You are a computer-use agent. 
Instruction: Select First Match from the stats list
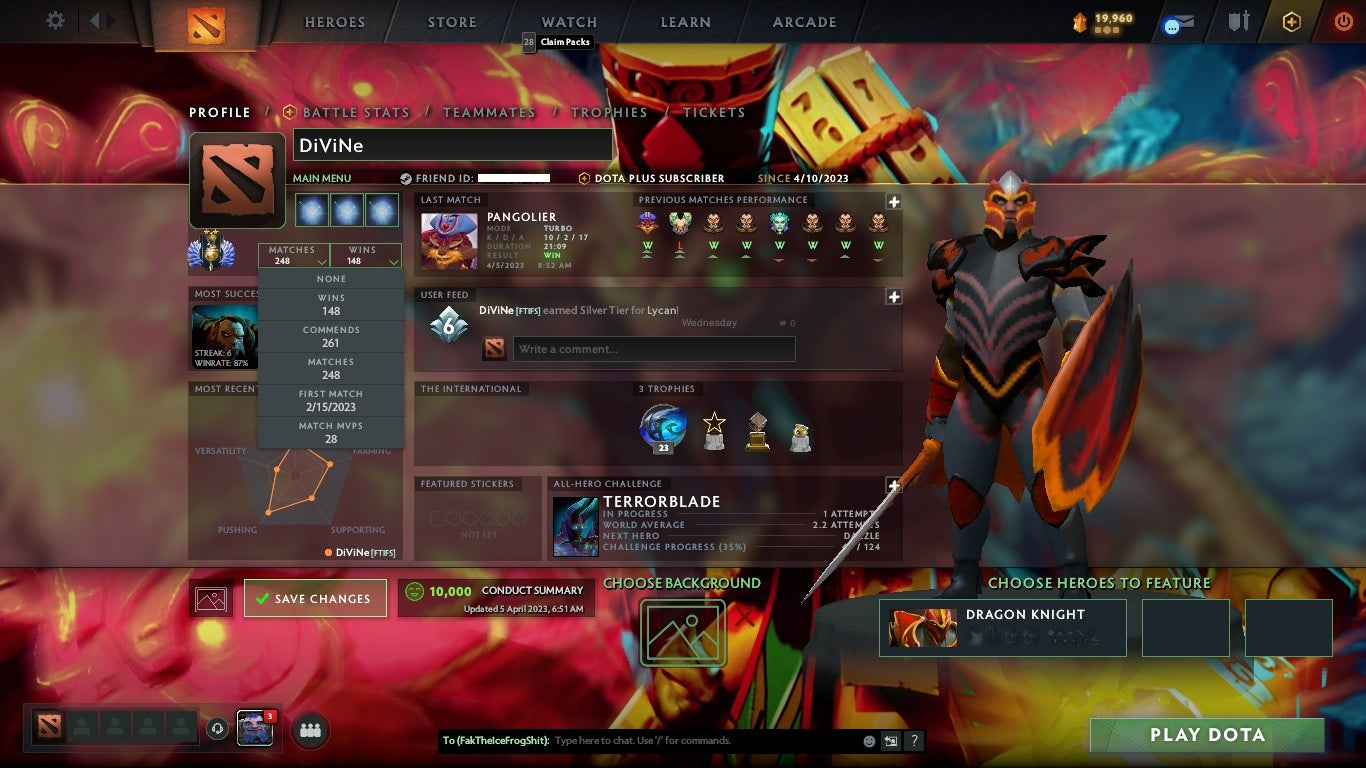[x=330, y=399]
